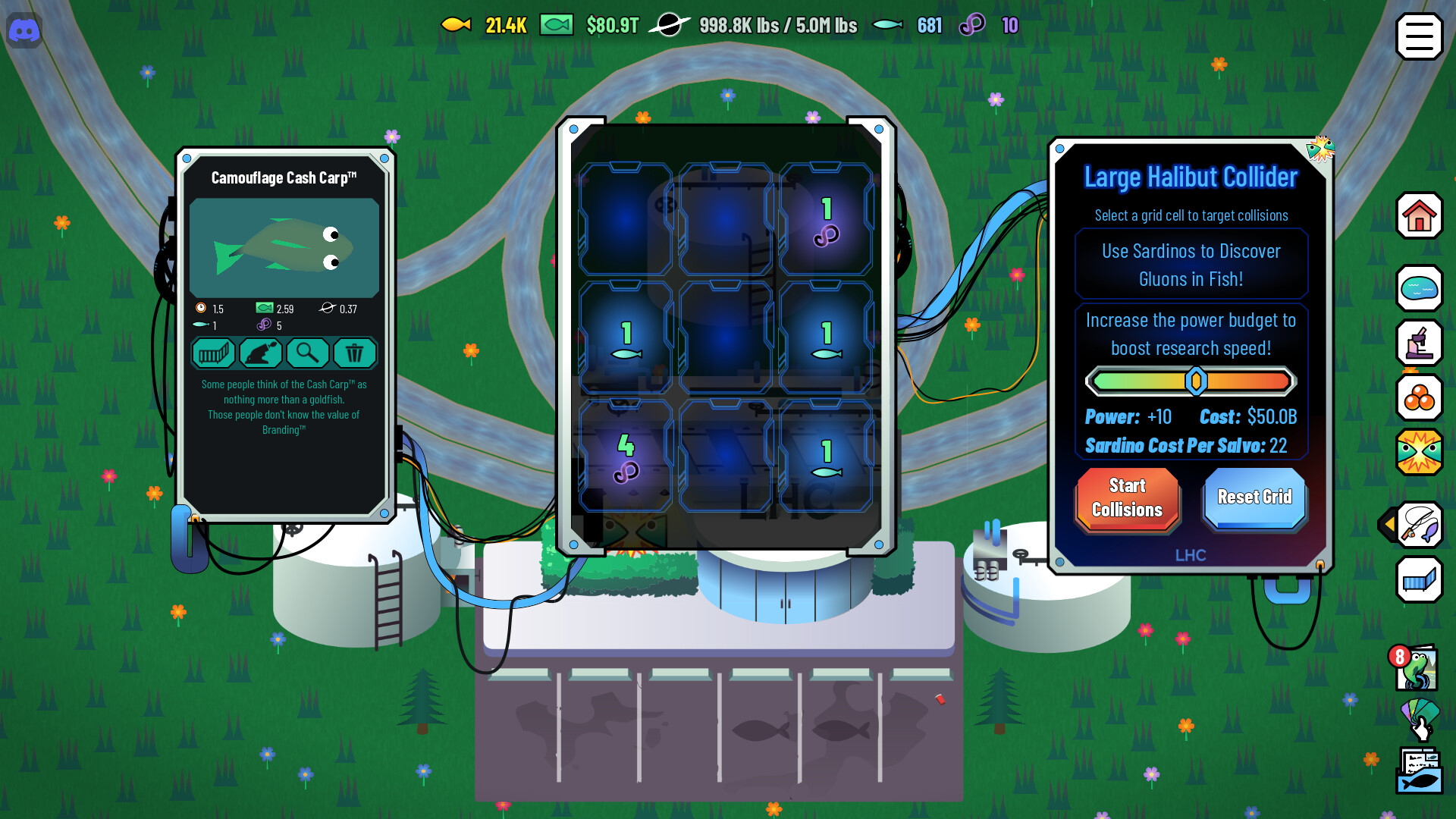Adjust the power budget slider
The image size is (1456, 819).
(x=1197, y=381)
